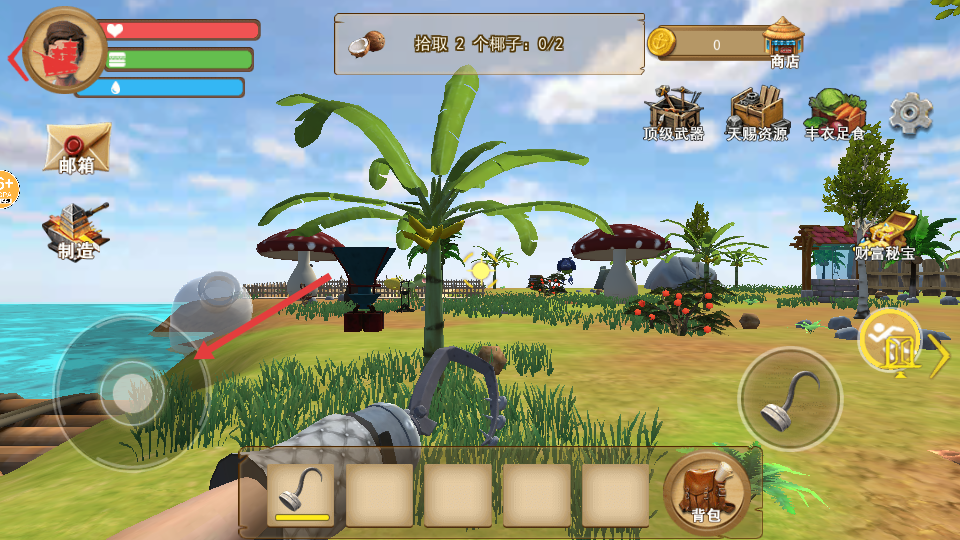Open the 背包 backpack
The image size is (960, 540).
point(706,492)
